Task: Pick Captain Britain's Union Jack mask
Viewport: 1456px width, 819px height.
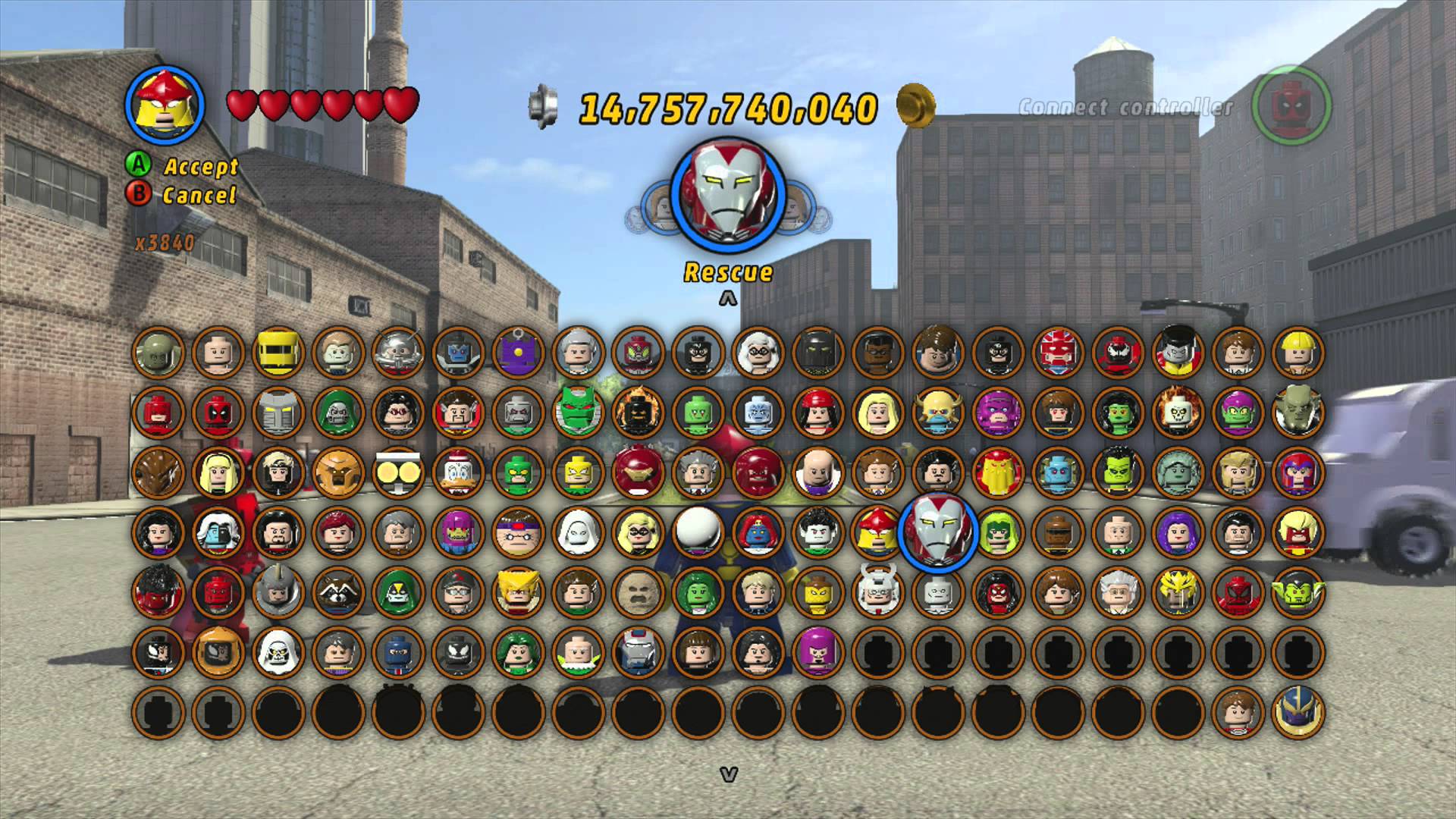Action: tap(1057, 352)
